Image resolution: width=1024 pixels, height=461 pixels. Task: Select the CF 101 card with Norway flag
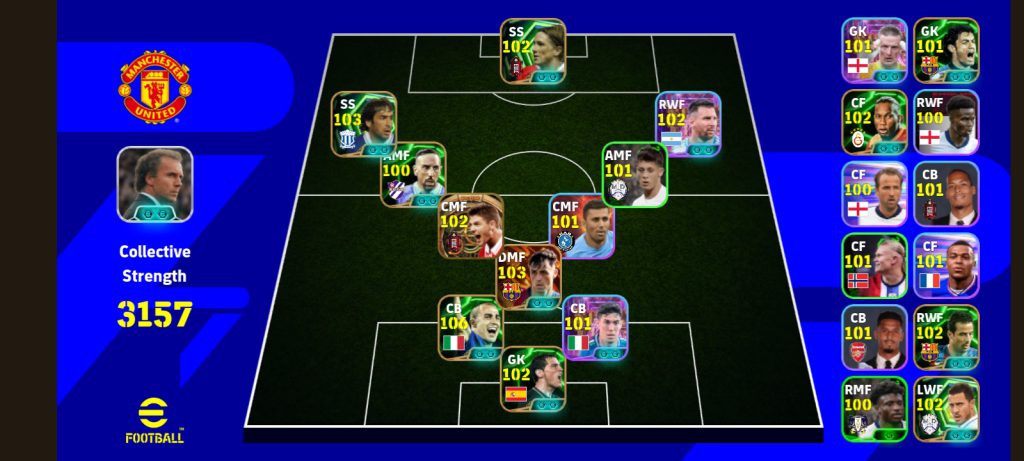pos(874,266)
